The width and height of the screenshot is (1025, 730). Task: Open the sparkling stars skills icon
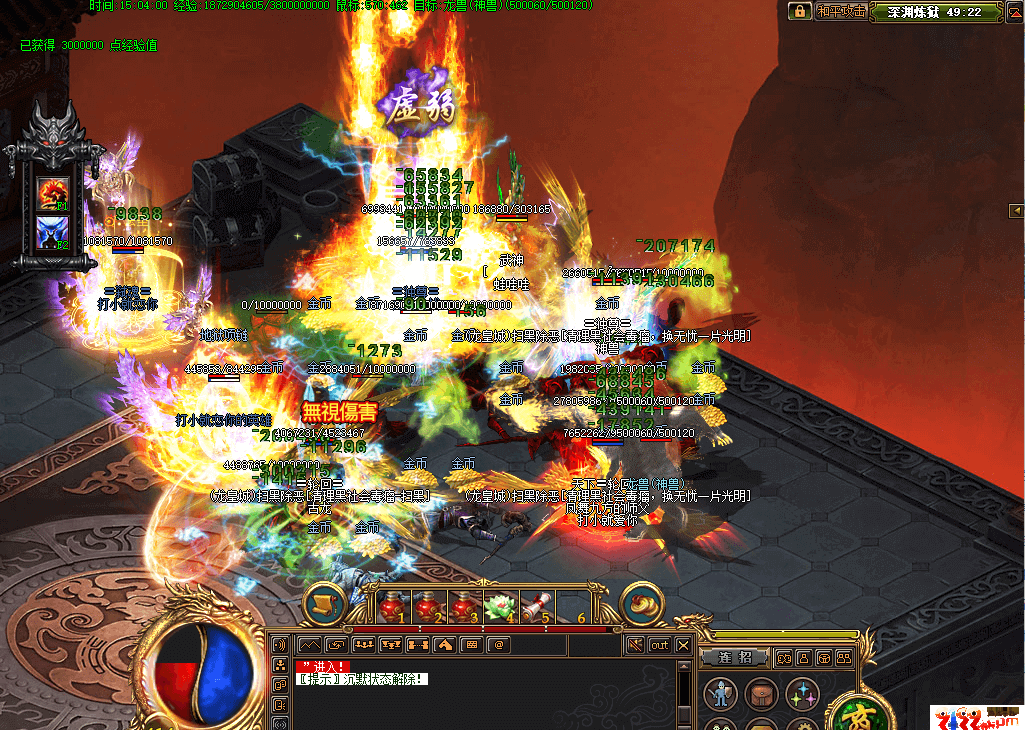click(800, 693)
